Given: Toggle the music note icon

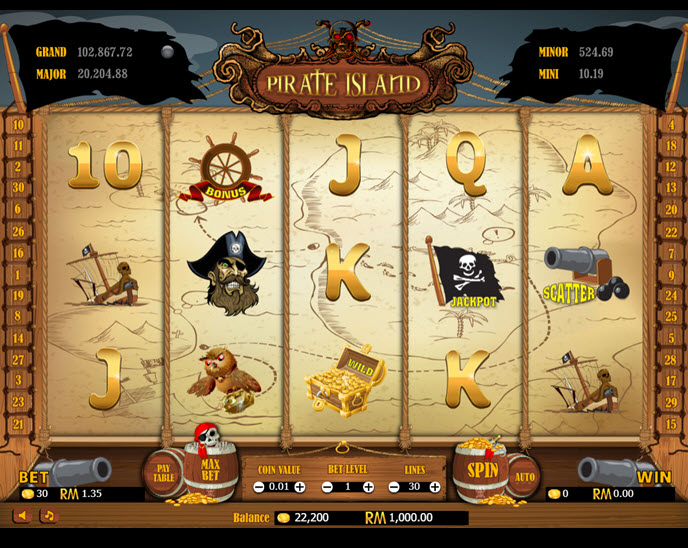Looking at the screenshot, I should click(47, 515).
